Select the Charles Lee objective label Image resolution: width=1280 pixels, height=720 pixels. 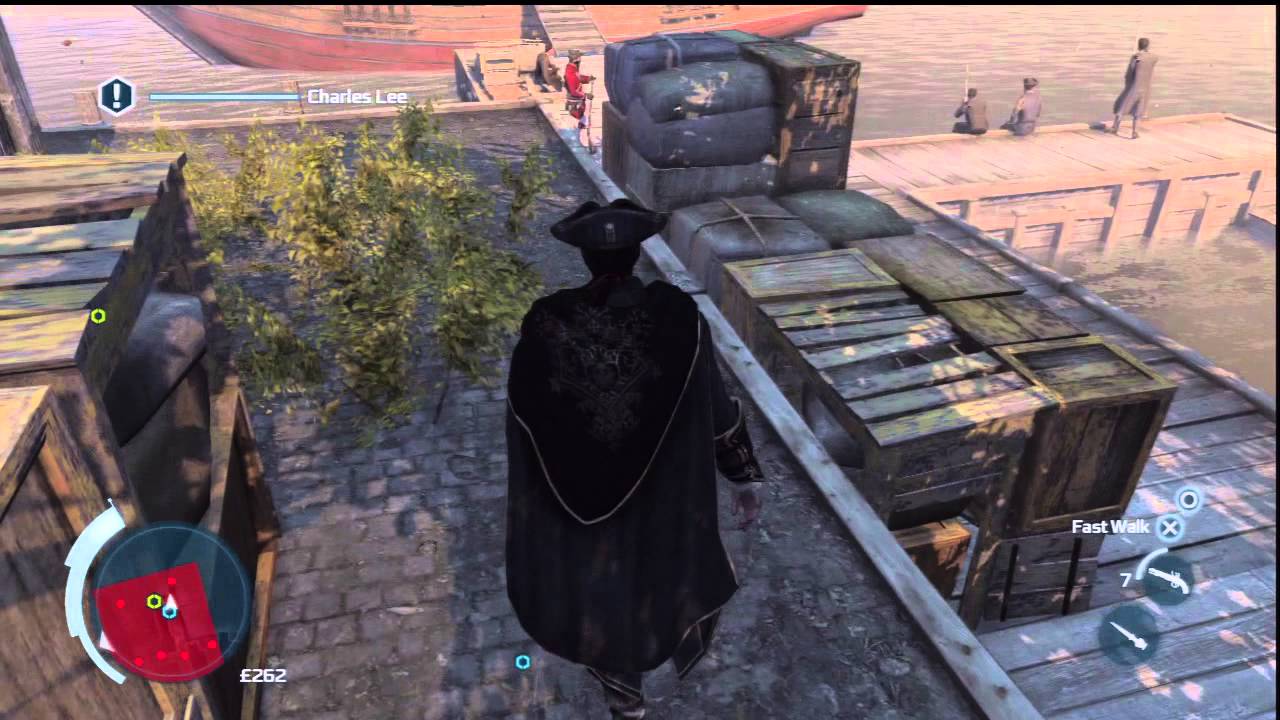359,97
